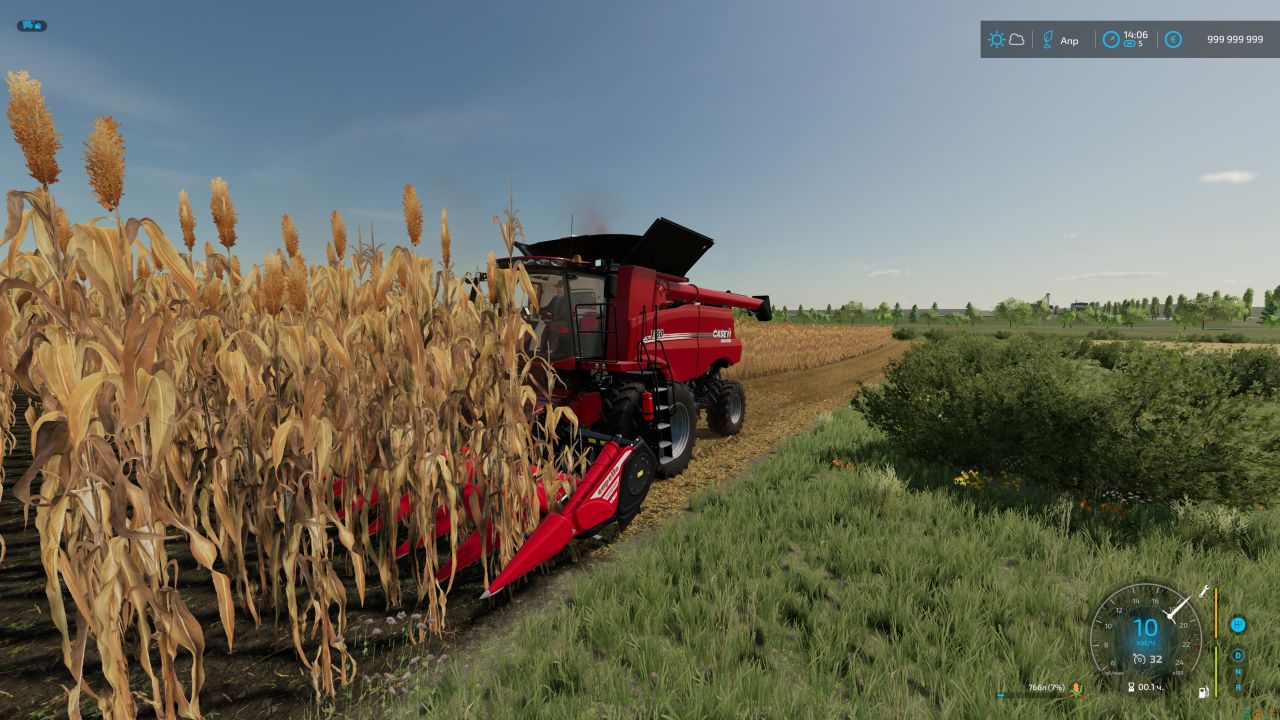Click the euro coin icon
Screen dimensions: 1280x720
point(1173,39)
